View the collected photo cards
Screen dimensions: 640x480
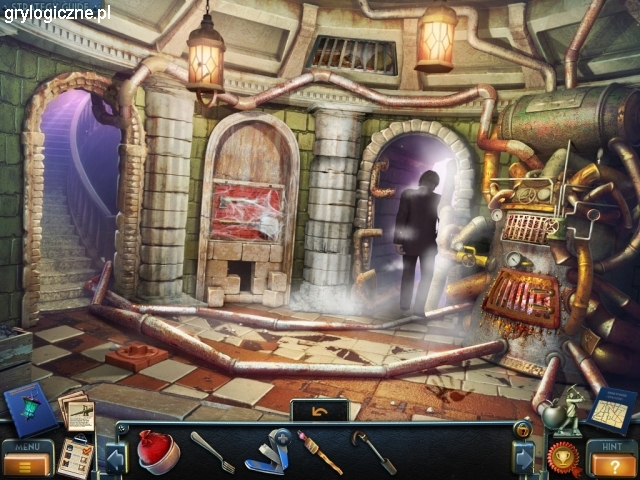click(77, 410)
